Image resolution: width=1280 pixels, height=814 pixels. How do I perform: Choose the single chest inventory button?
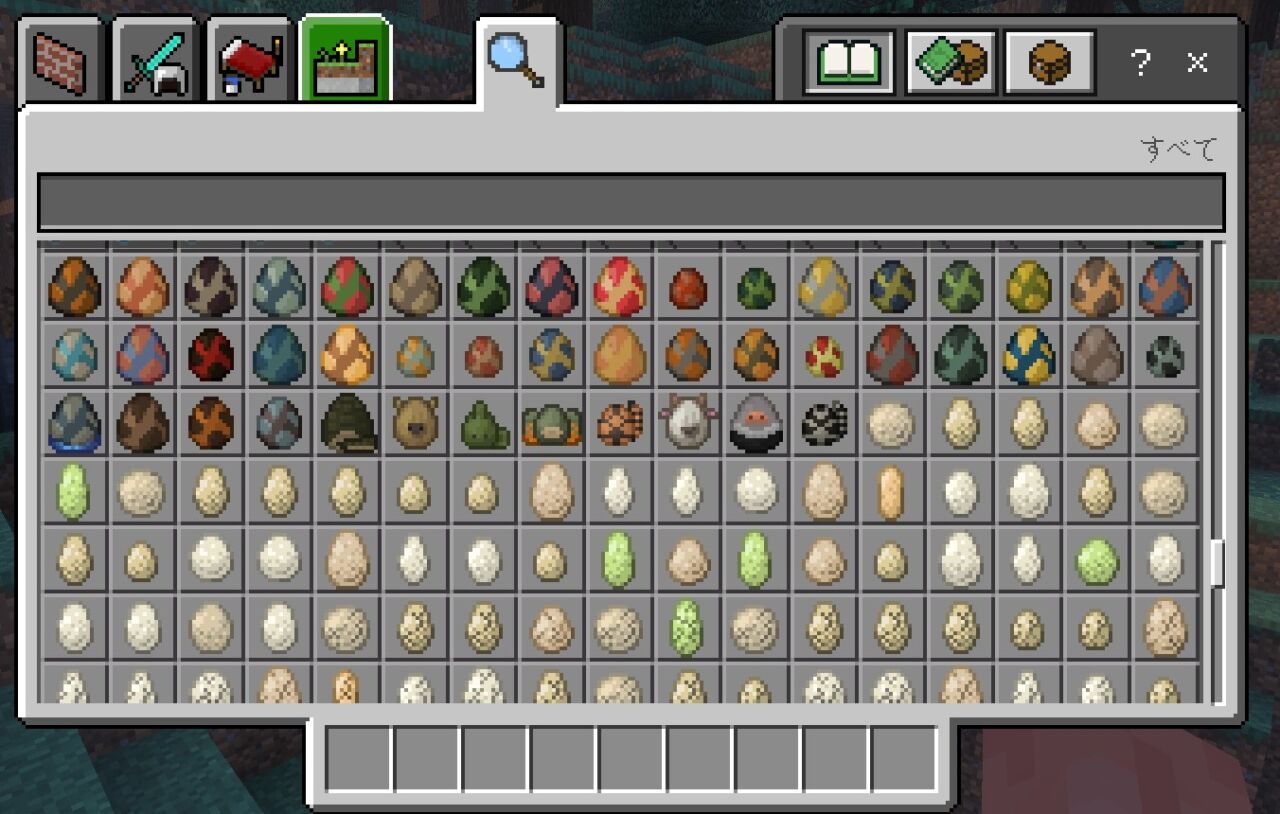[1049, 63]
